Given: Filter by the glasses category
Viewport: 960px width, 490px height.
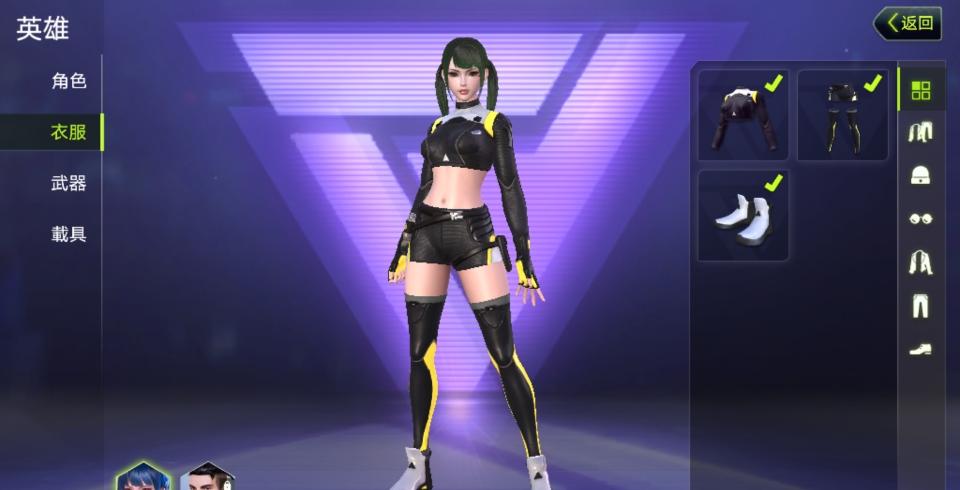Looking at the screenshot, I should click(920, 218).
